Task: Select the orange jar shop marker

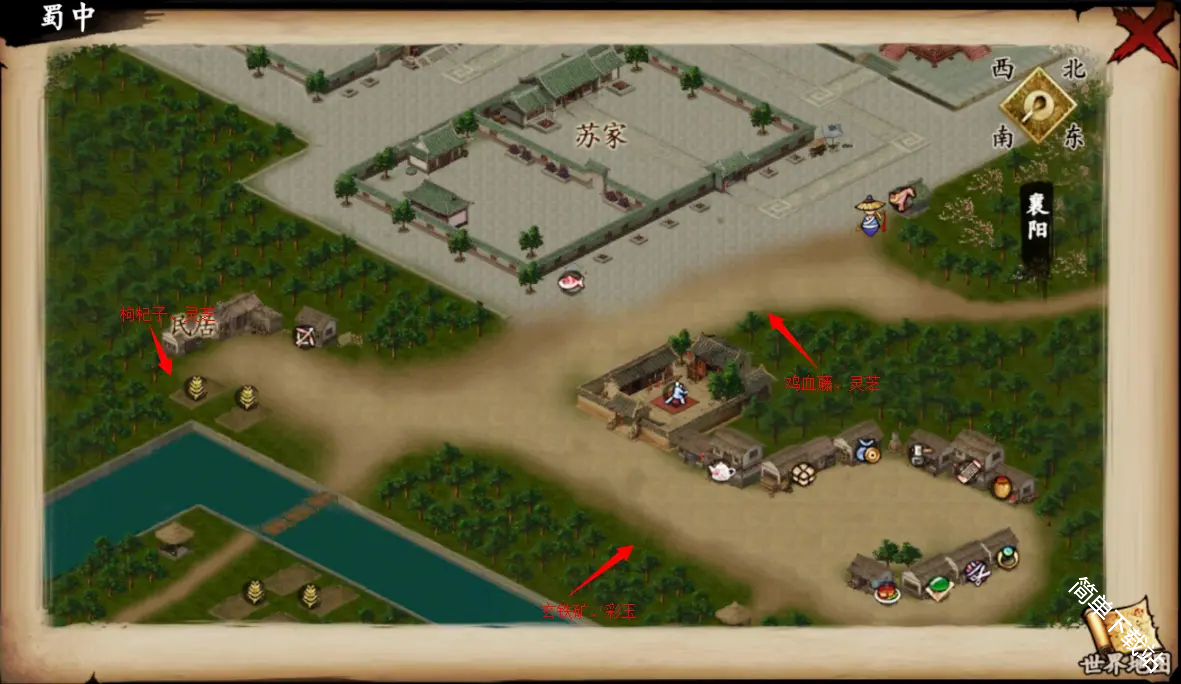Action: coord(1000,489)
